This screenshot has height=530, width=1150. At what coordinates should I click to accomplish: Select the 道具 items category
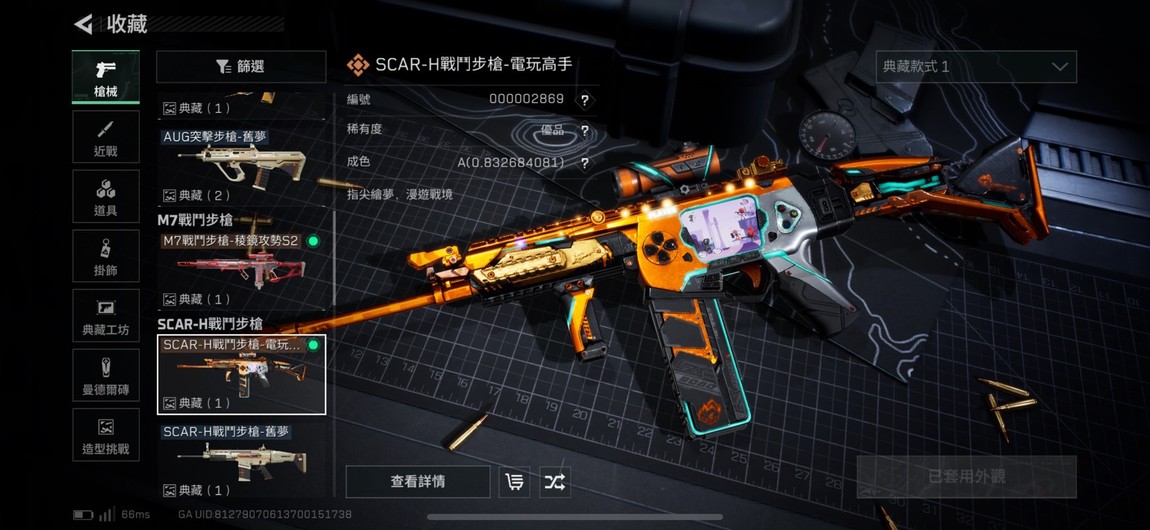coord(105,198)
